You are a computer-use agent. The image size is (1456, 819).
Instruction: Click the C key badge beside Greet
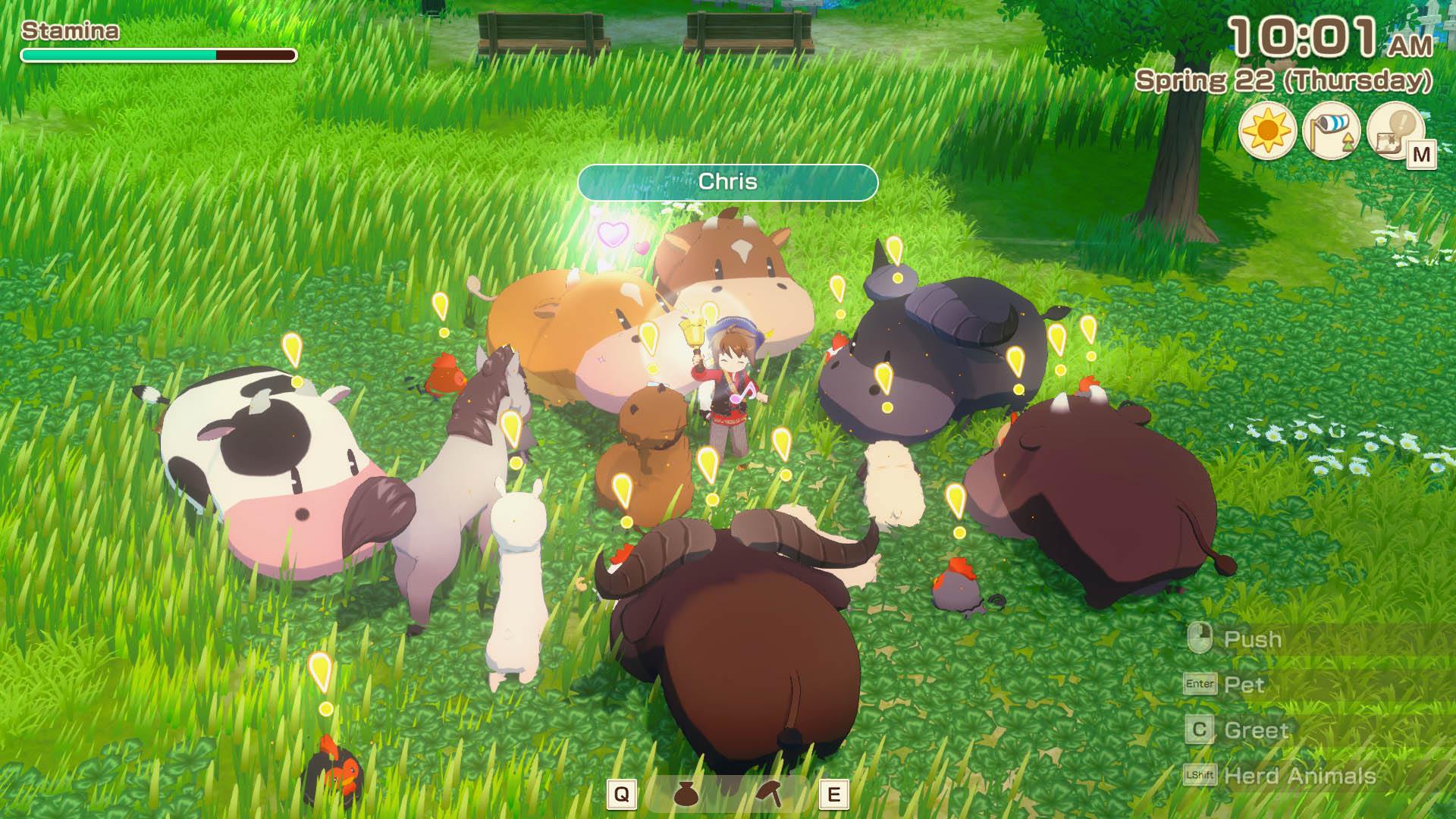[1199, 730]
